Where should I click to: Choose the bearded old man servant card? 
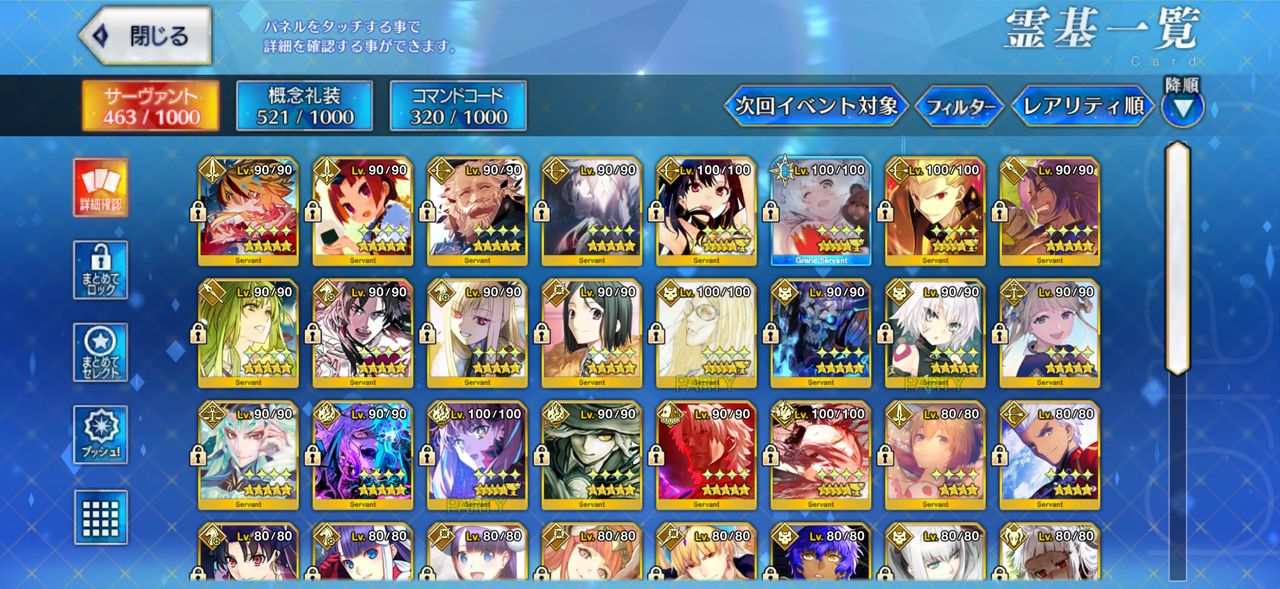click(x=477, y=211)
